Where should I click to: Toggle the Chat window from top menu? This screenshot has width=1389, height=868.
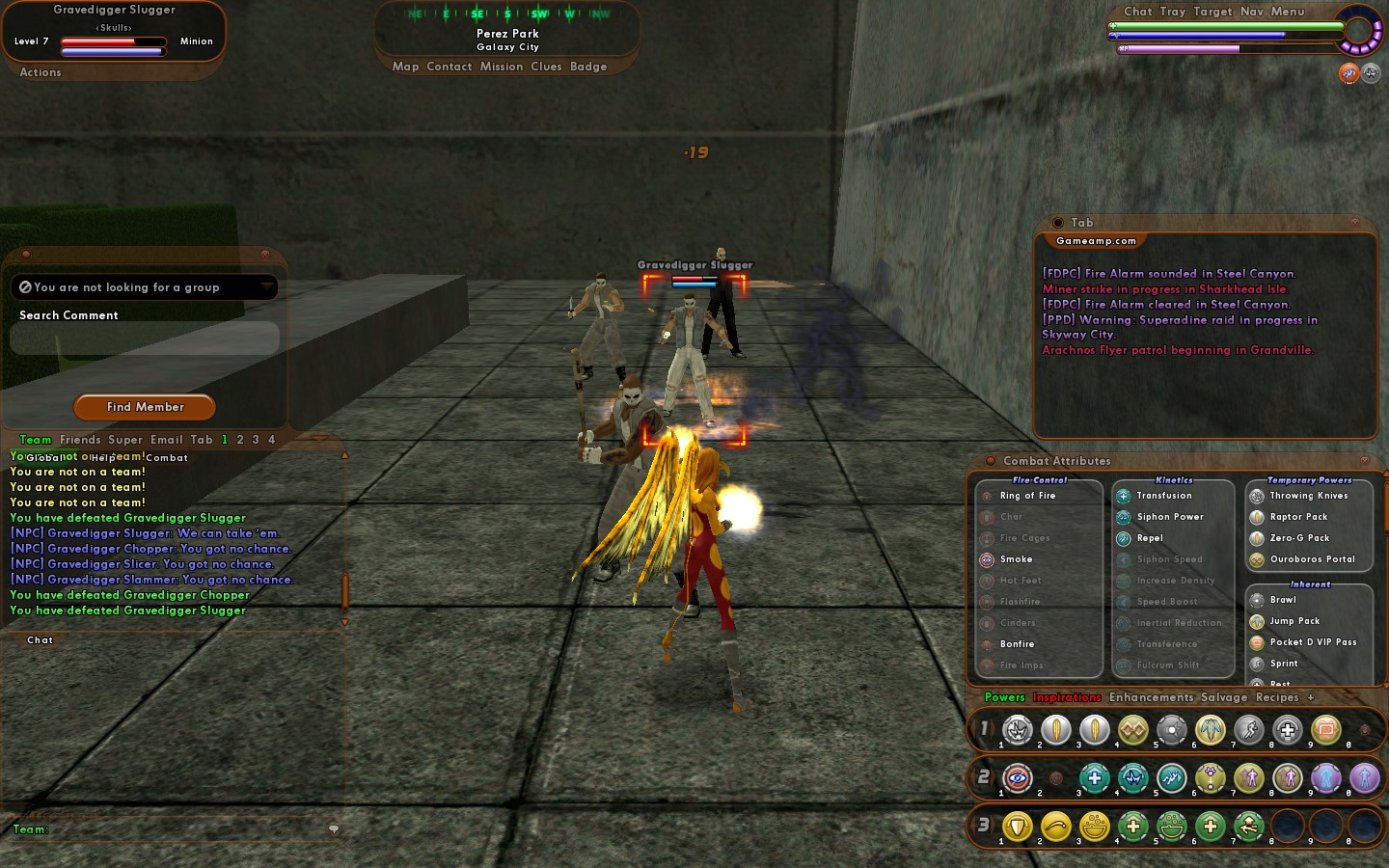tap(1138, 12)
